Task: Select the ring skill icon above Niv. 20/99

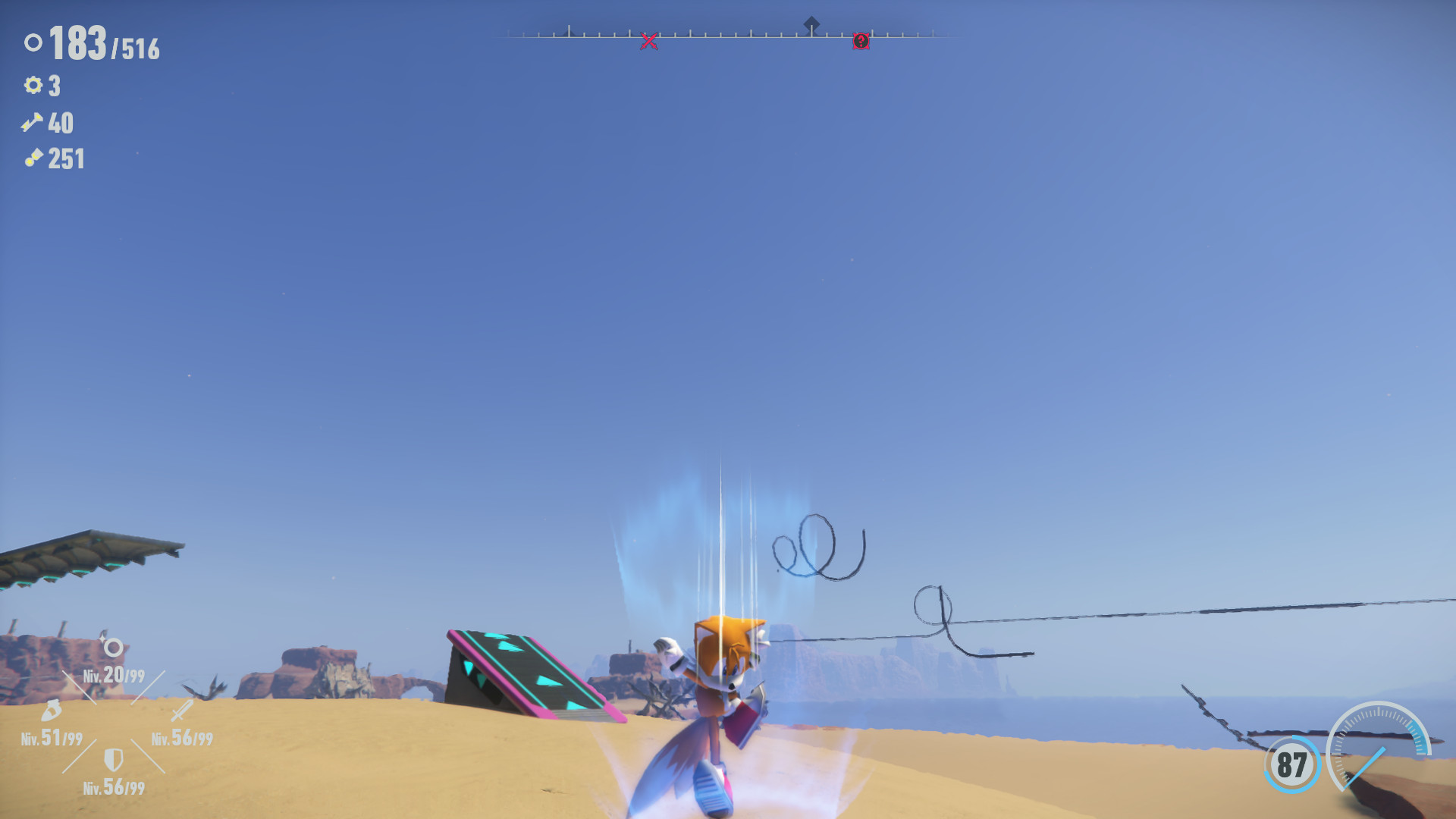Action: [x=112, y=648]
